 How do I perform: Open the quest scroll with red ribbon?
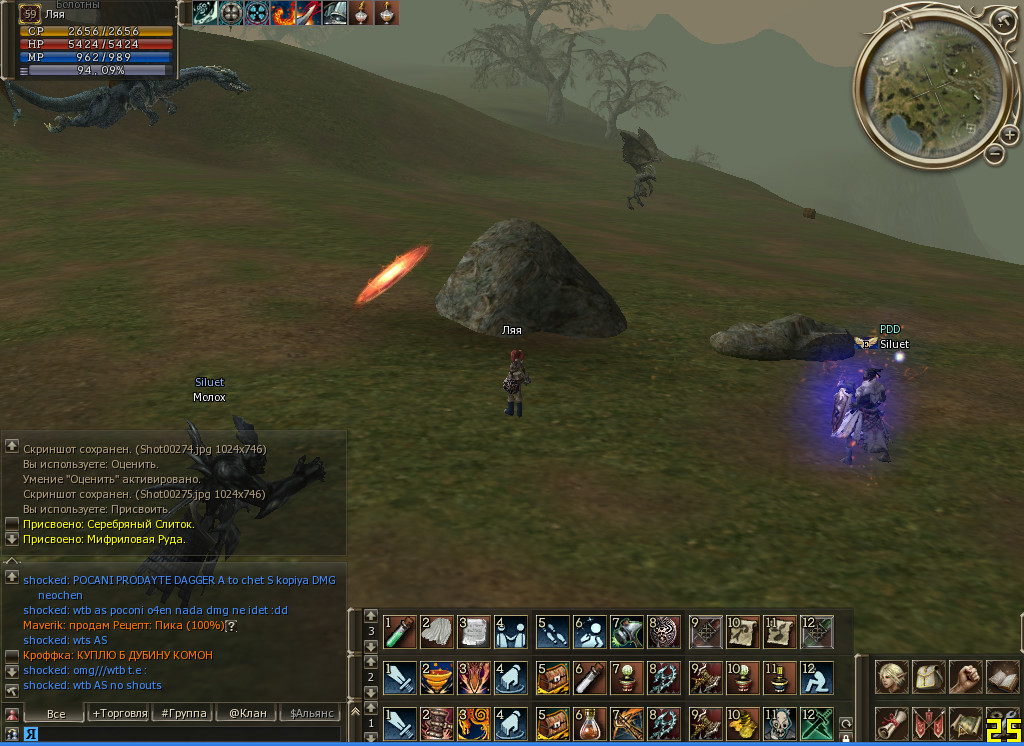pos(892,723)
